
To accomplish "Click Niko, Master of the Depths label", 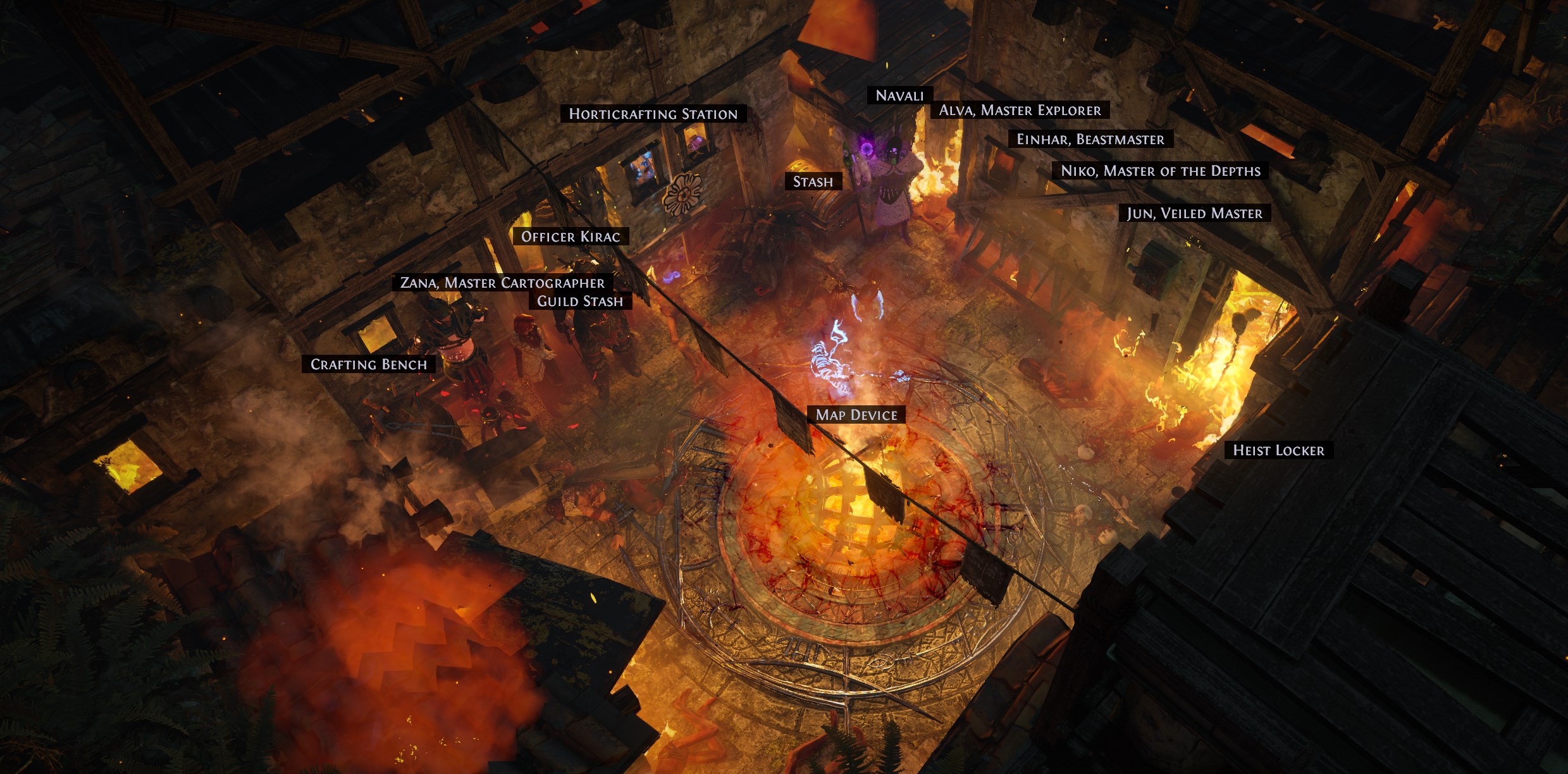I will [x=1160, y=171].
